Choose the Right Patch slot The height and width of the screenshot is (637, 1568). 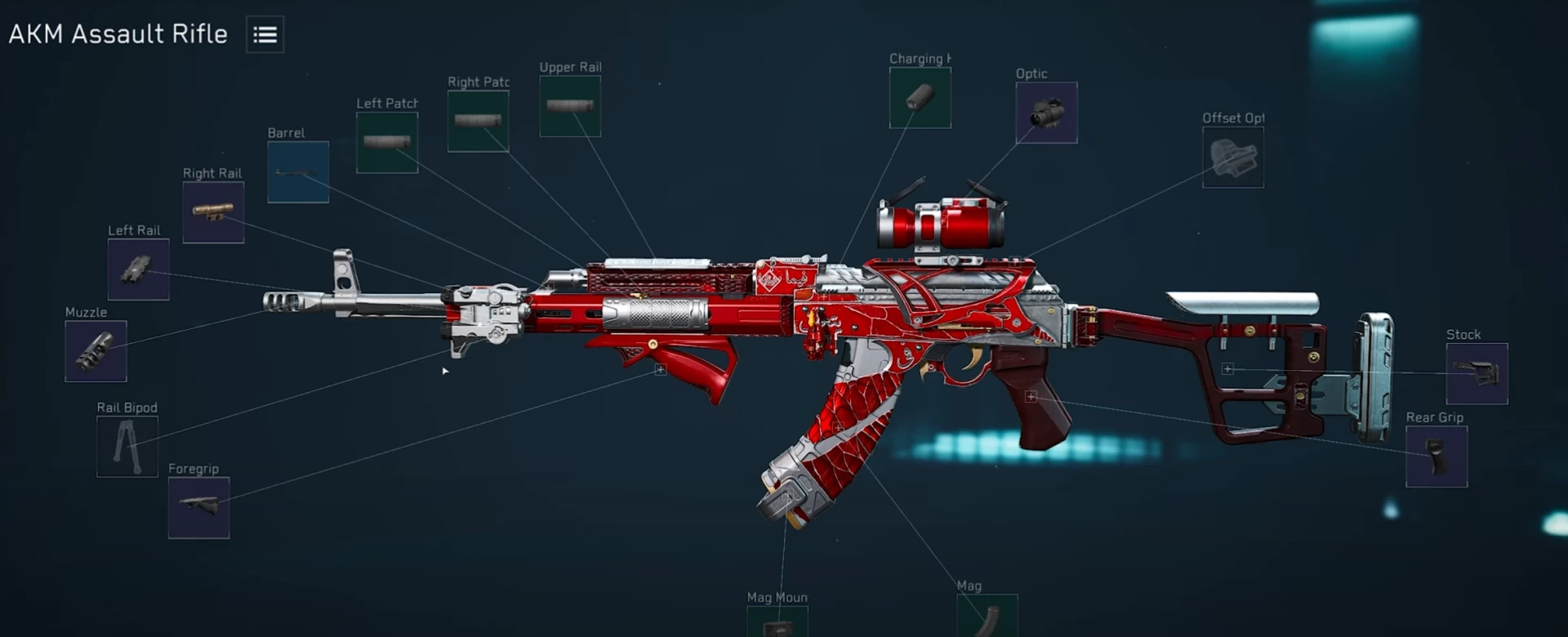pyautogui.click(x=478, y=121)
